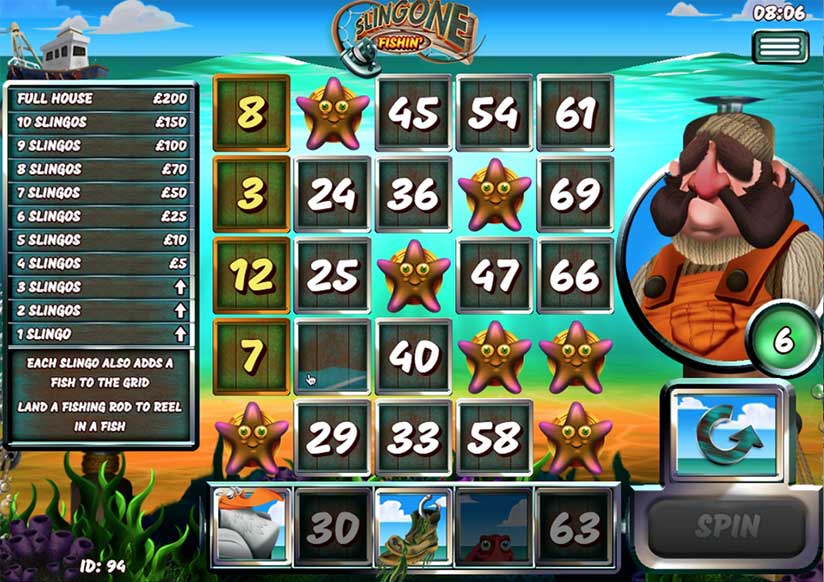Viewport: 824px width, 582px height.
Task: Open the hamburger menu
Action: [780, 47]
